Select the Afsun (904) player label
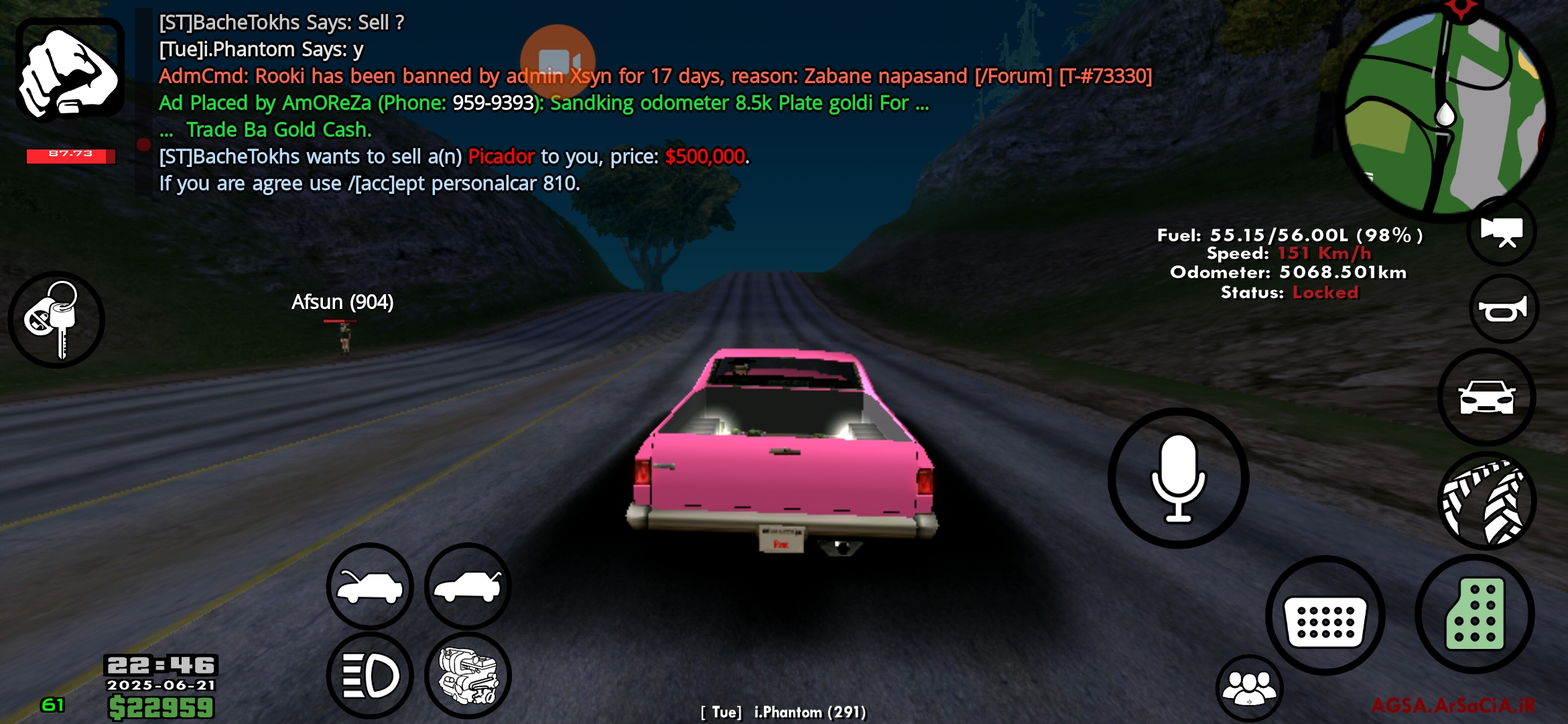 (343, 302)
